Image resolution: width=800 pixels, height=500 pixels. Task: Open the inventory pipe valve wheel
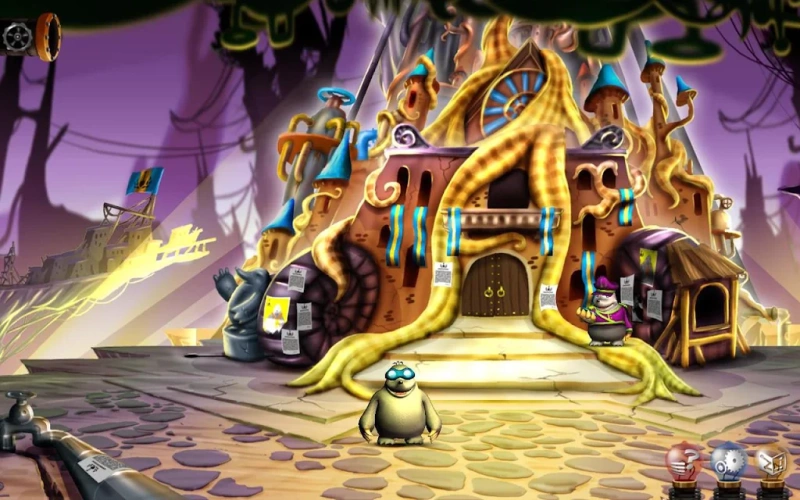coord(18,37)
